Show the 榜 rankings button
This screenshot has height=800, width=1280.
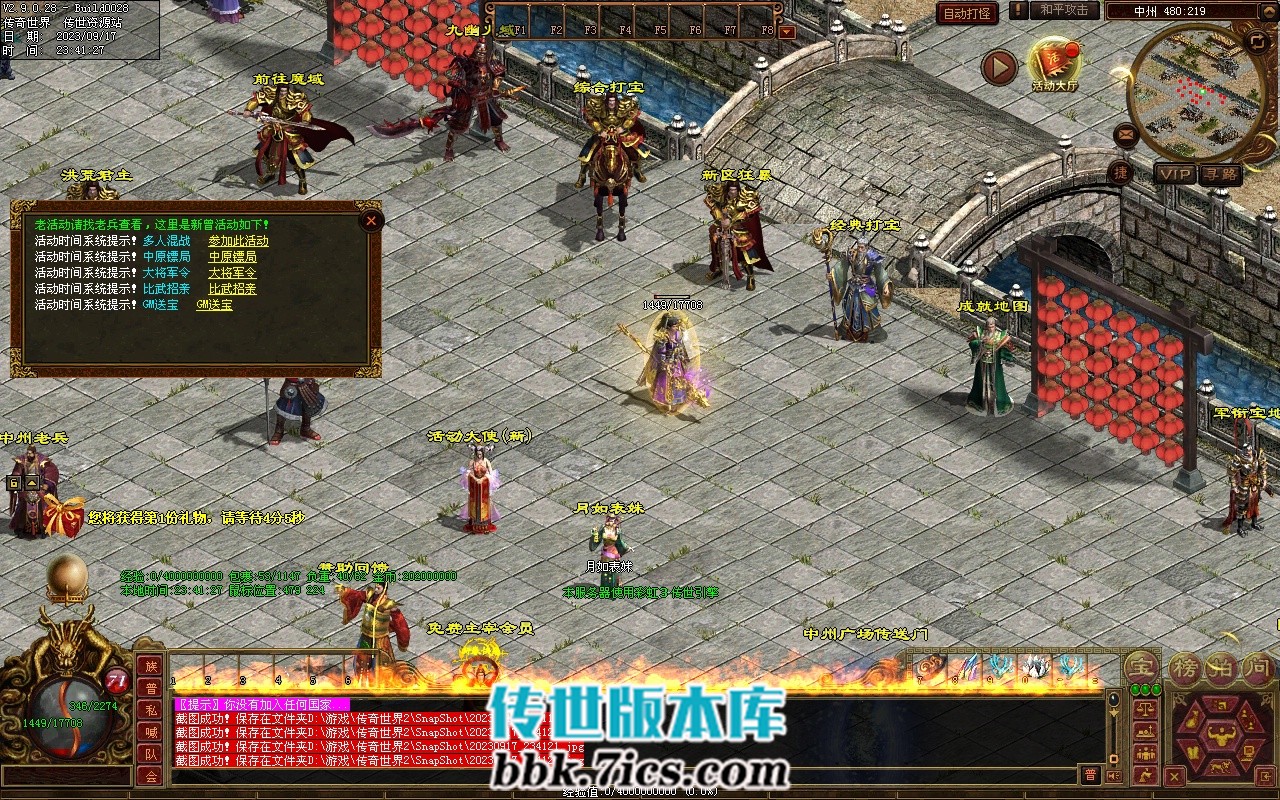pyautogui.click(x=1186, y=667)
